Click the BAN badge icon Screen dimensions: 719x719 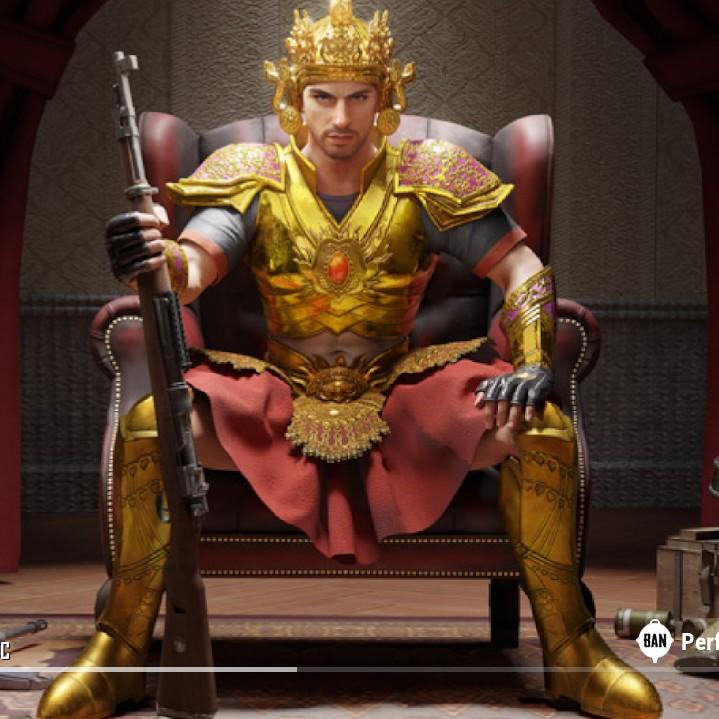point(654,640)
